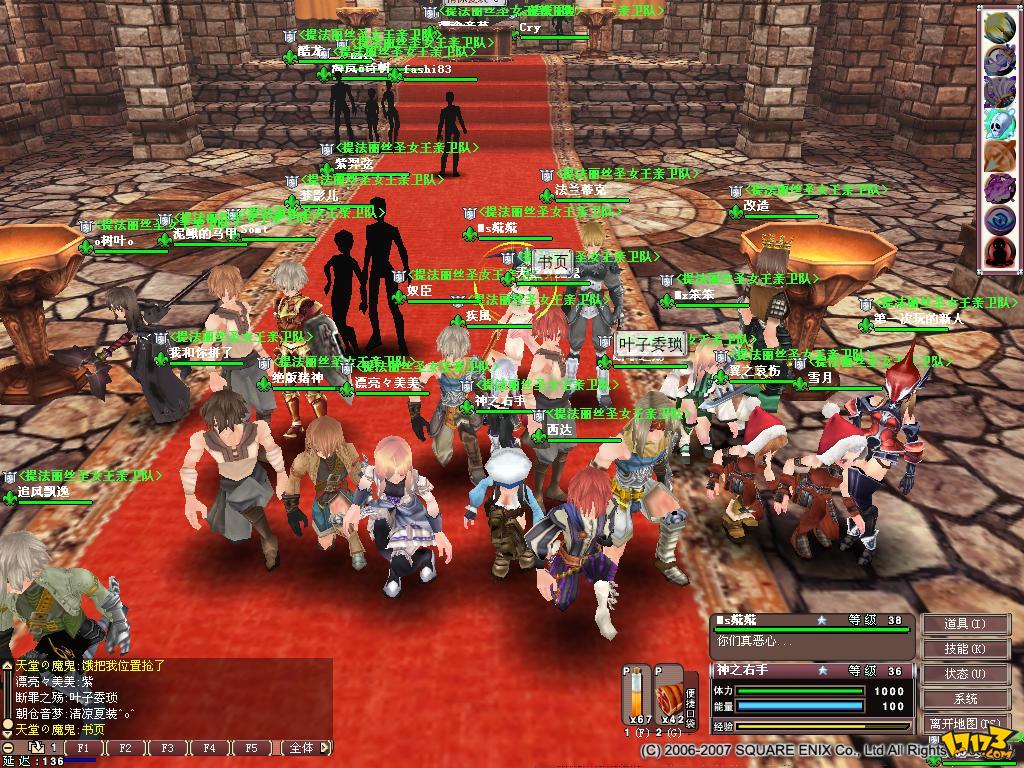This screenshot has height=768, width=1024.
Task: Activate the blue eye skill icon
Action: click(x=1000, y=220)
